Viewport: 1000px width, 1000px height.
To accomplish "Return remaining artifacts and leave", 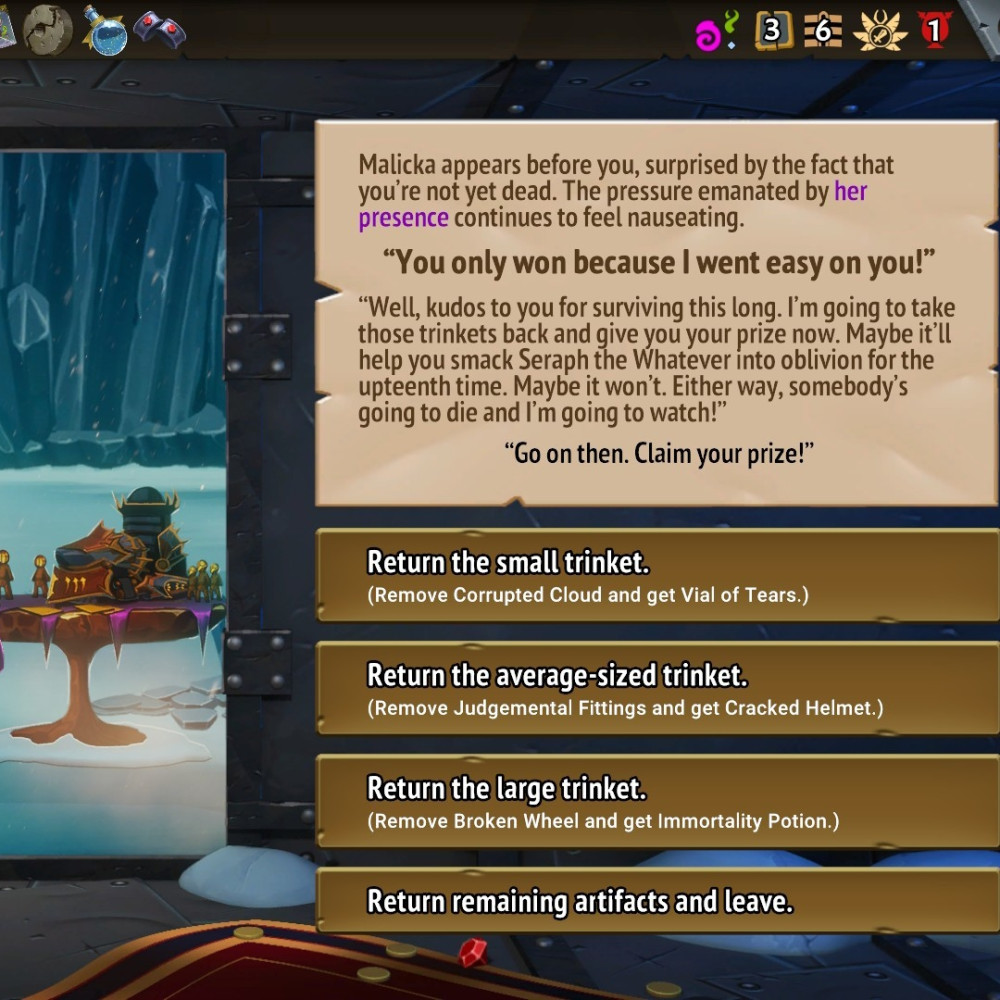I will 655,901.
